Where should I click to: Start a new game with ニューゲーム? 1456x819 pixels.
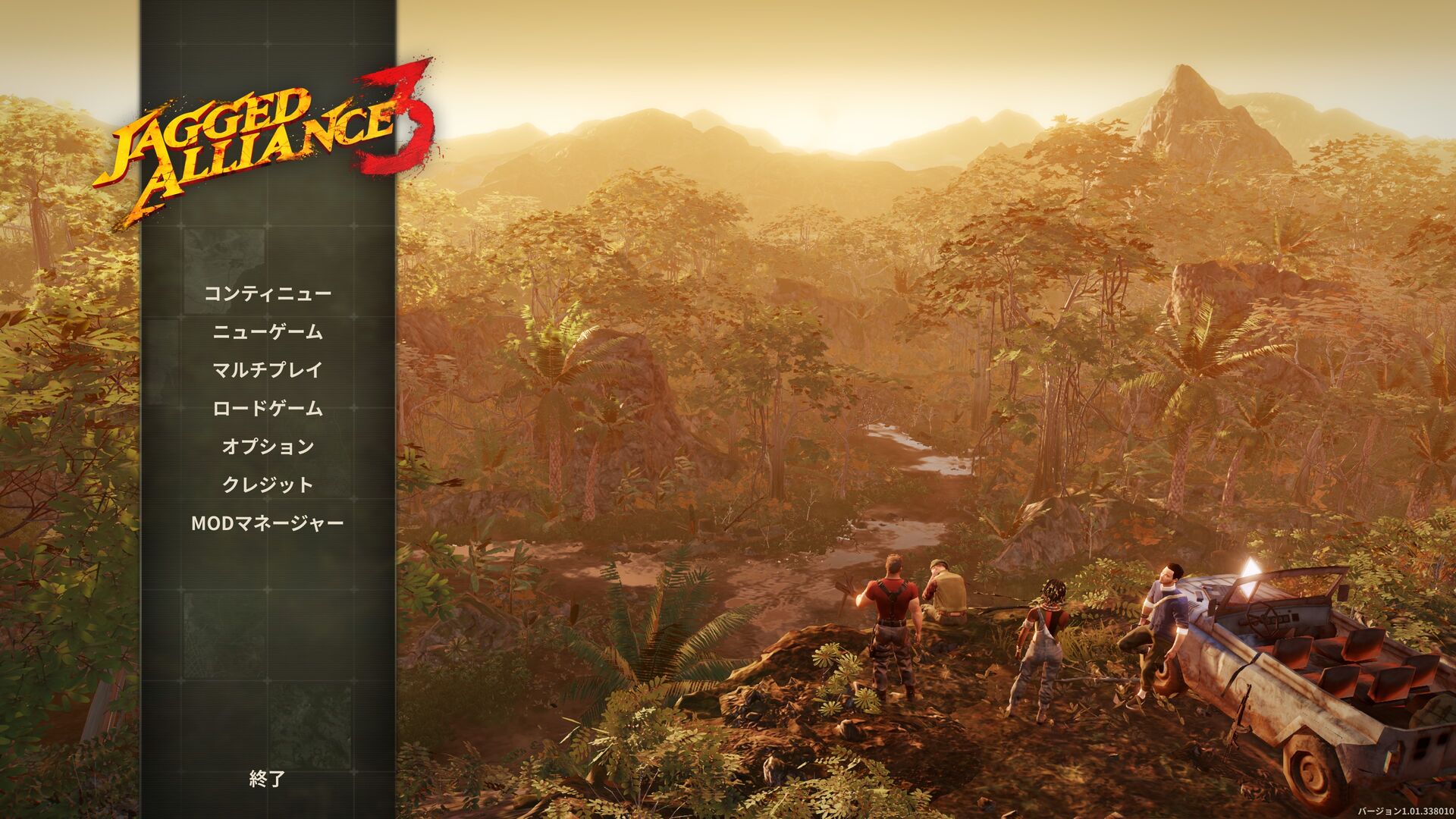tap(268, 332)
